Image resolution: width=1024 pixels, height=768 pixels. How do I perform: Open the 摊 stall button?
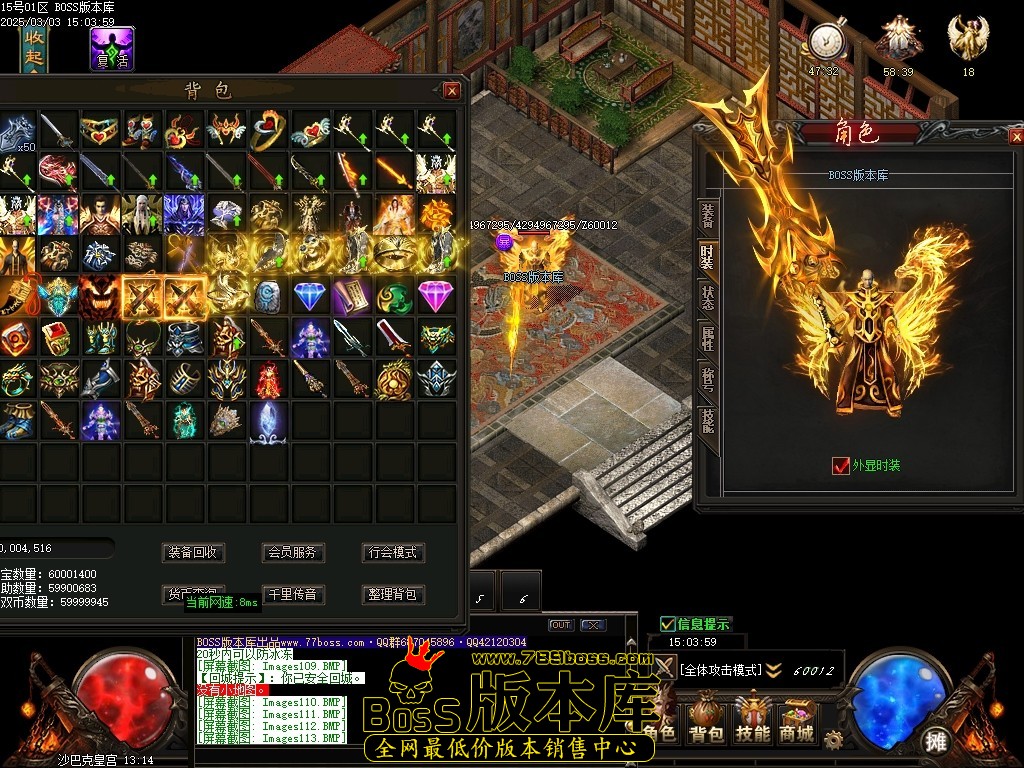pos(936,741)
